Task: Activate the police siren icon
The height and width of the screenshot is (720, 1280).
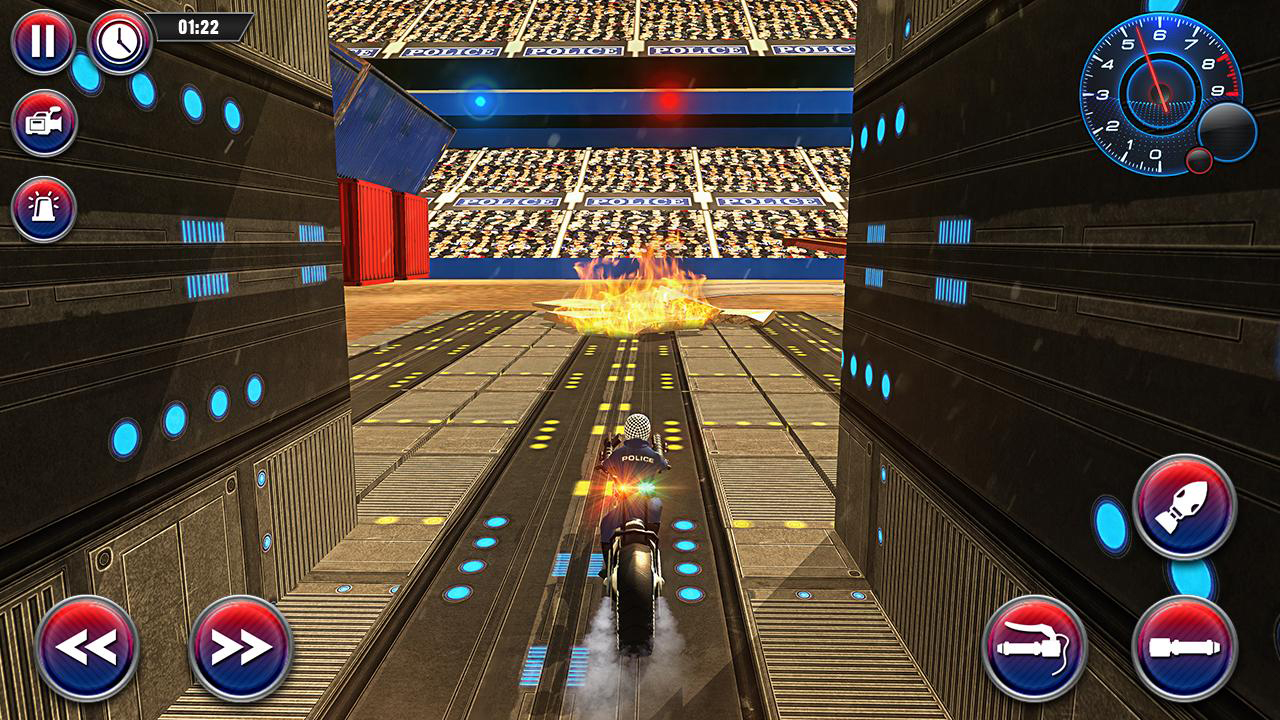Action: tap(42, 210)
